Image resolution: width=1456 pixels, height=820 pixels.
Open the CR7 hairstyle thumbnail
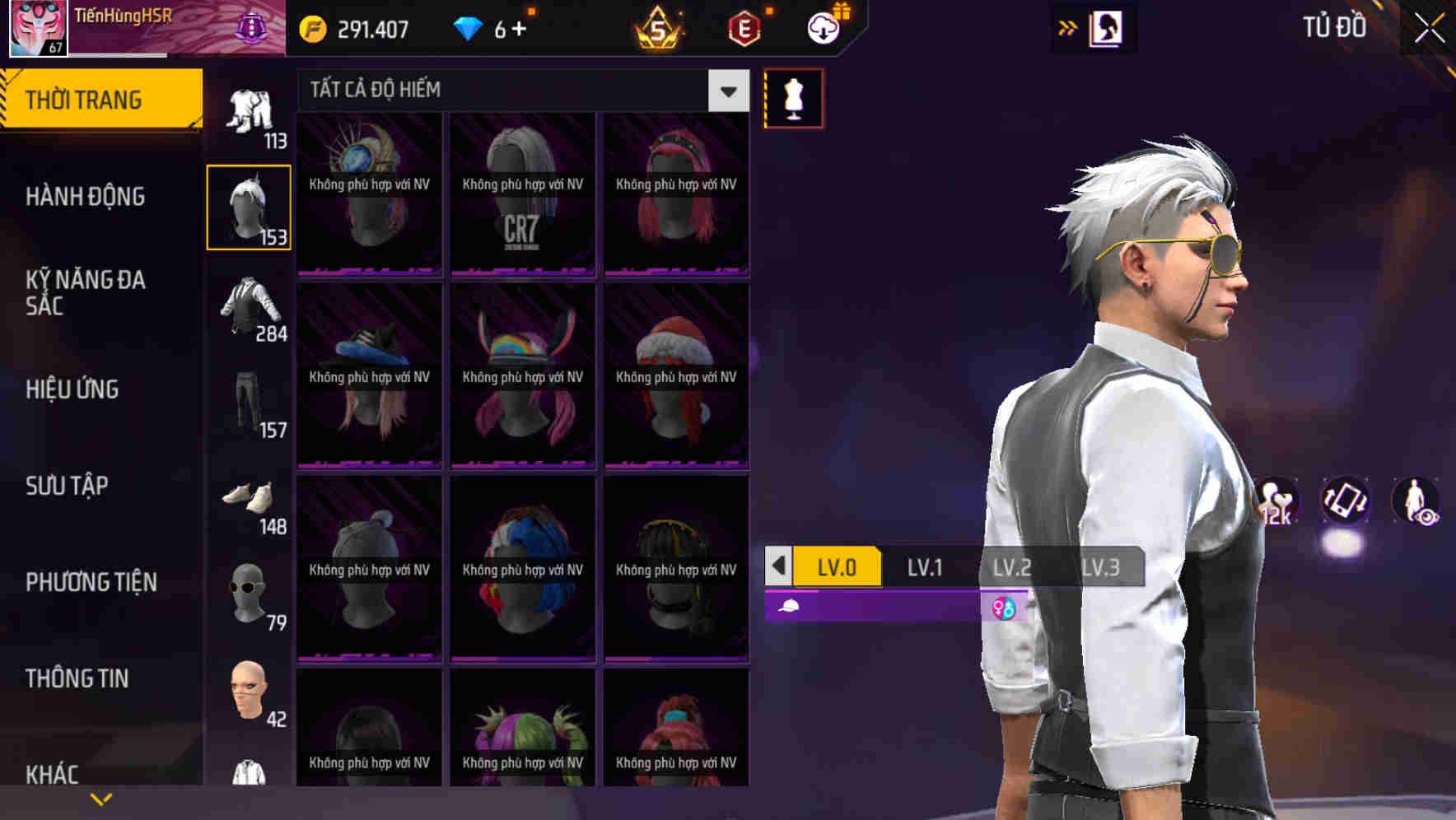coord(522,193)
